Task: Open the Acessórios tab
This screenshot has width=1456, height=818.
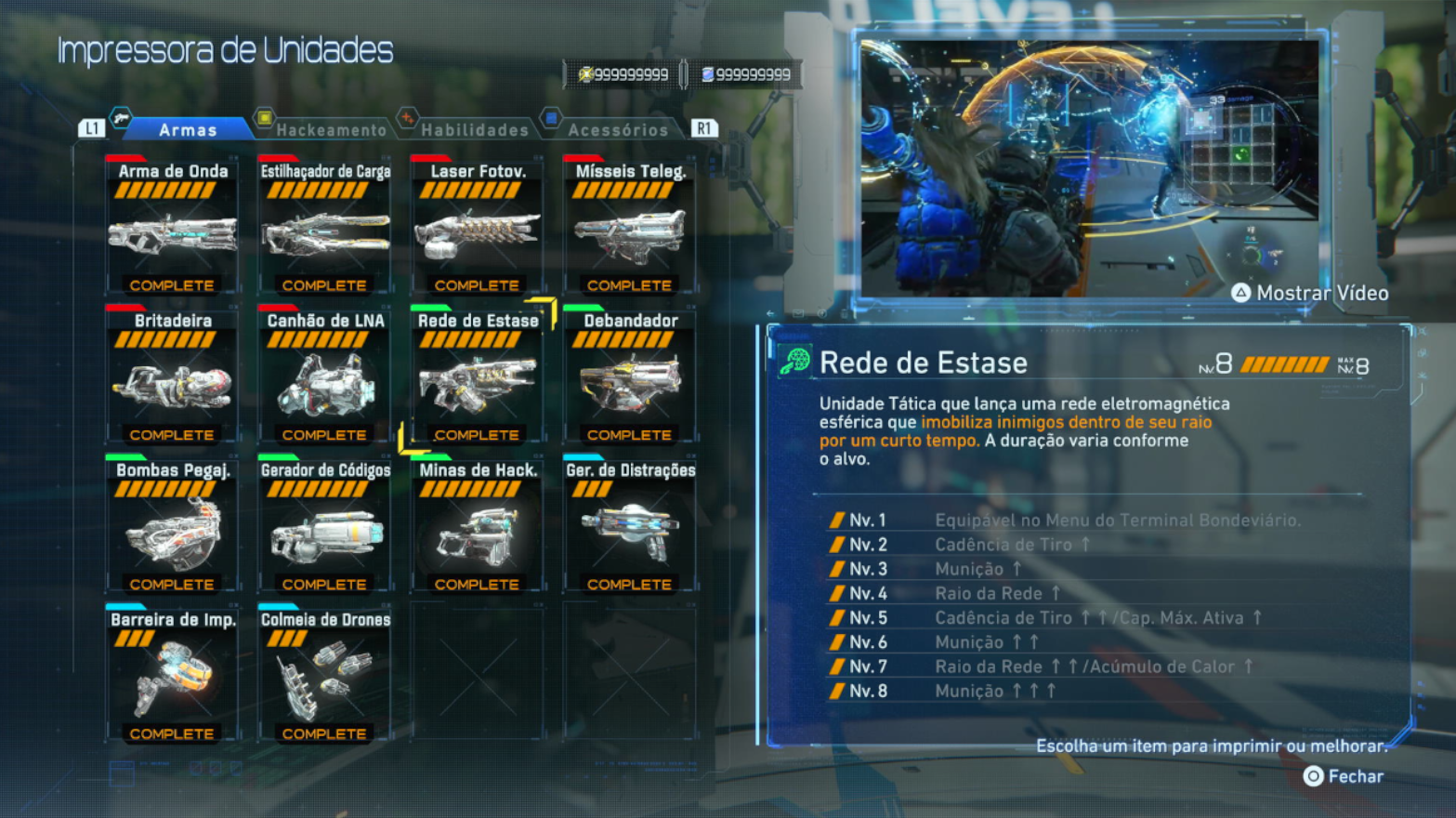Action: (x=618, y=130)
